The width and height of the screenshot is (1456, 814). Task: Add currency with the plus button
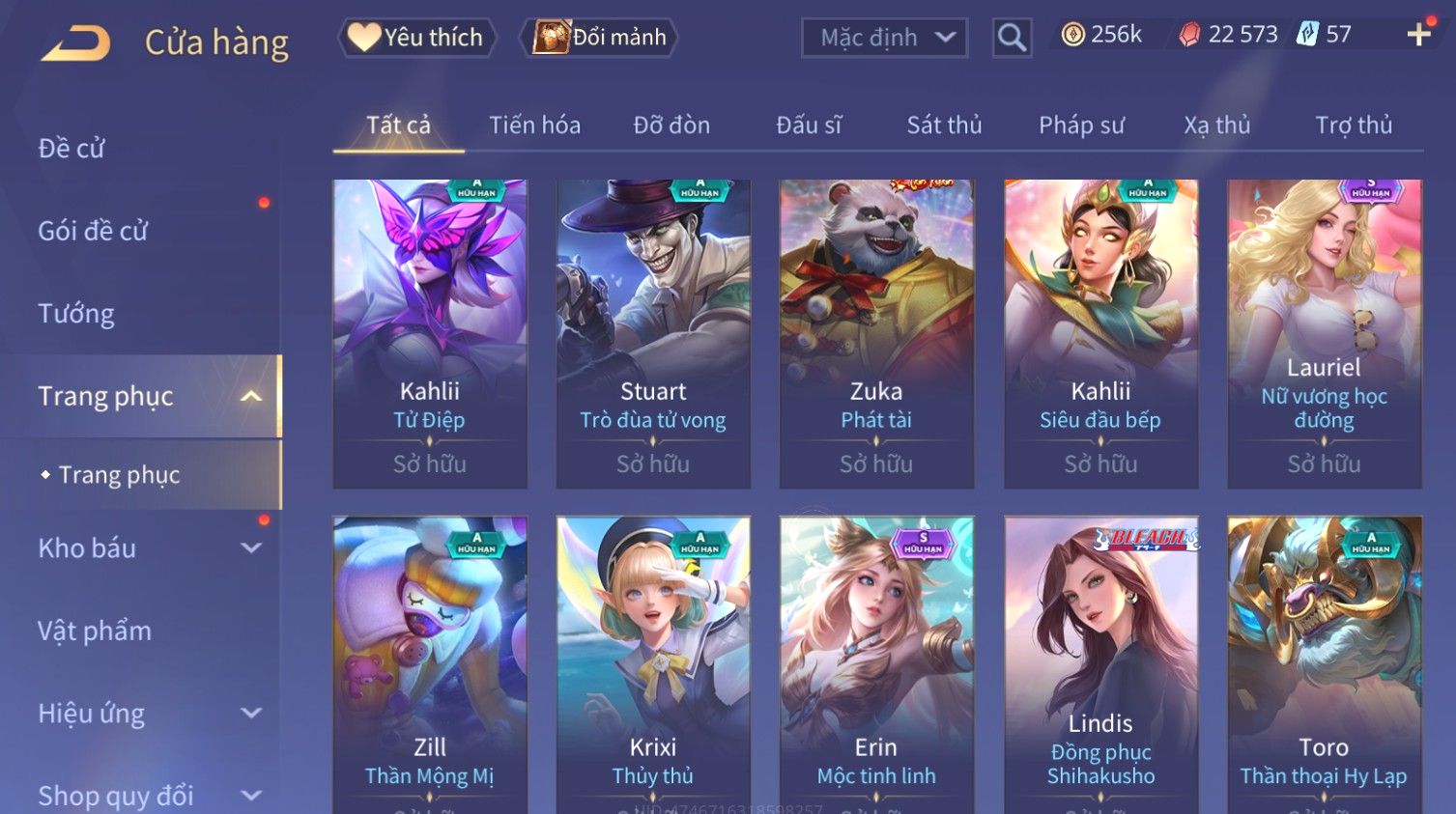point(1418,35)
